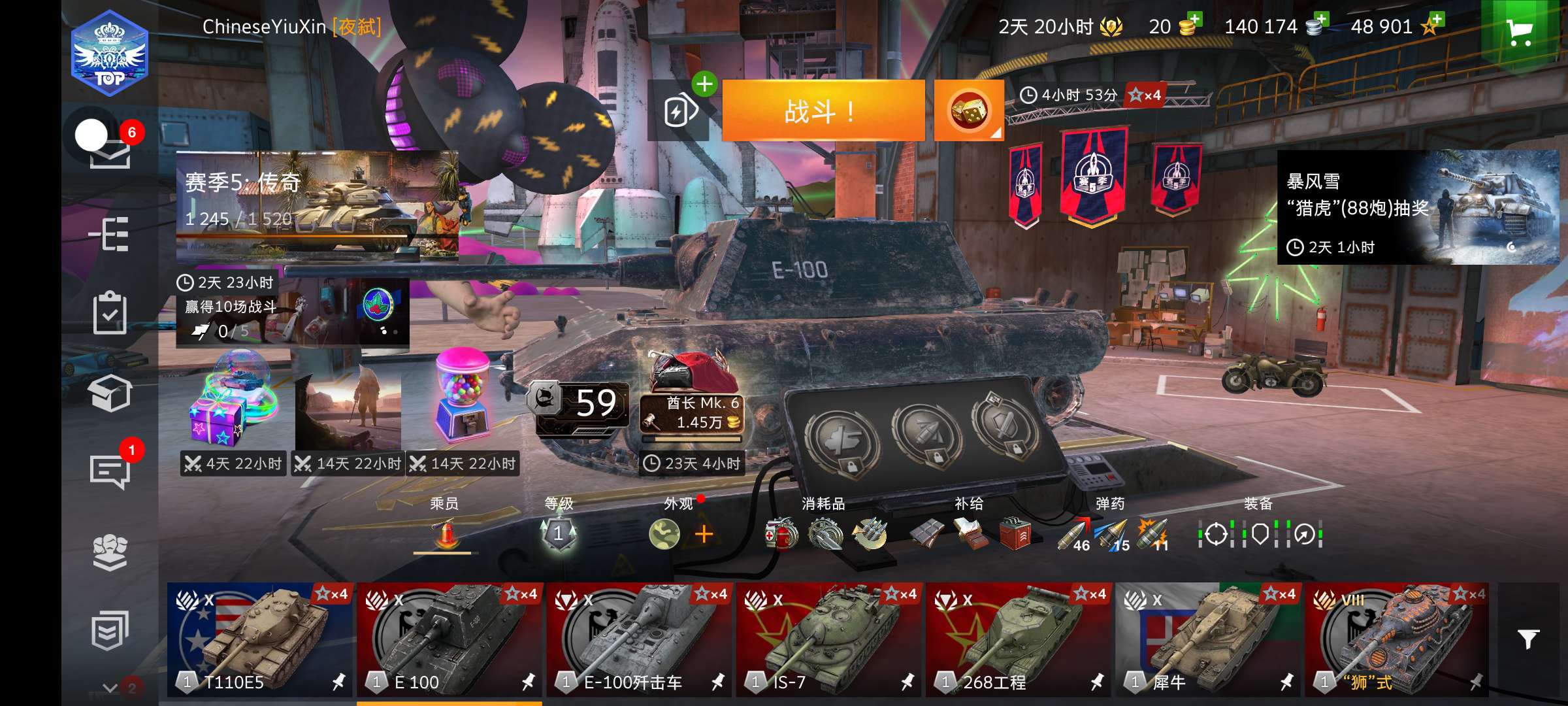This screenshot has height=706, width=1568.
Task: Add a camouflage with the orange plus
Action: pyautogui.click(x=704, y=534)
